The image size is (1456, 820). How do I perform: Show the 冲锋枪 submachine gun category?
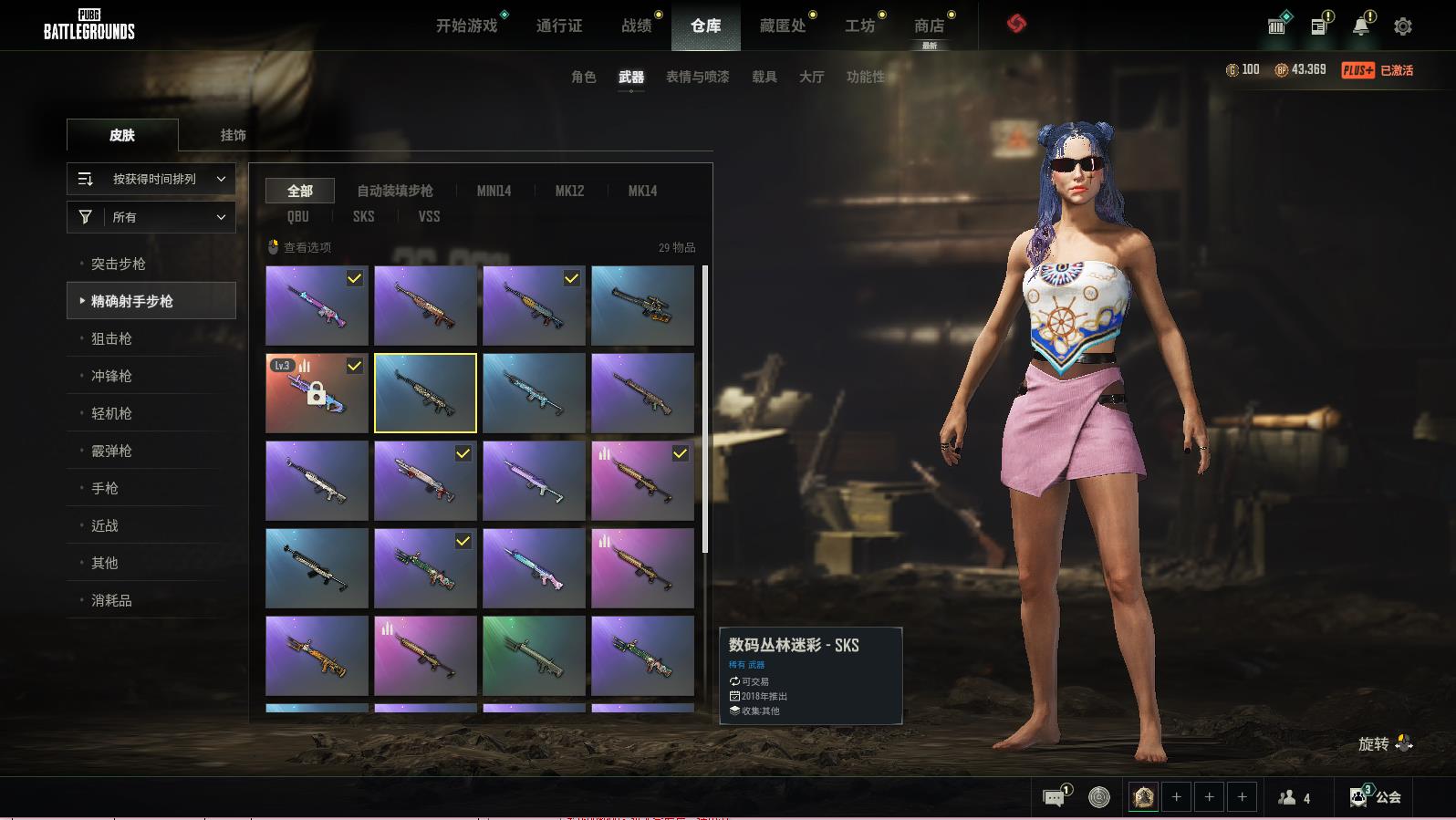click(x=111, y=376)
